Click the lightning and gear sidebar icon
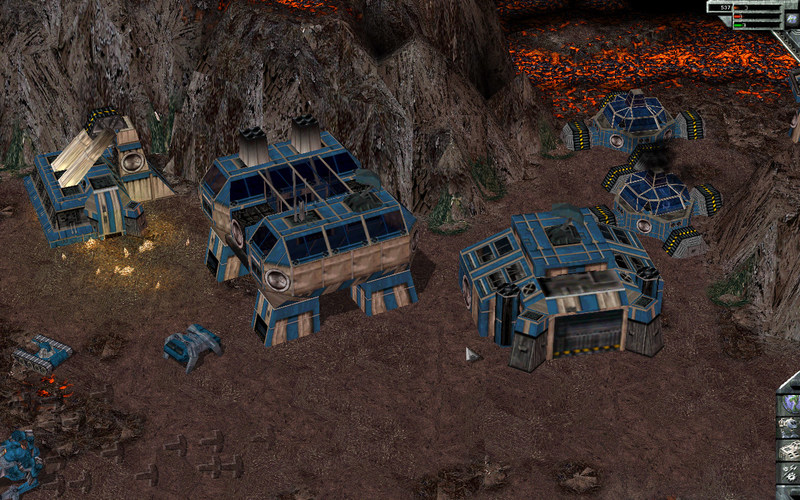800x500 pixels. tap(790, 472)
